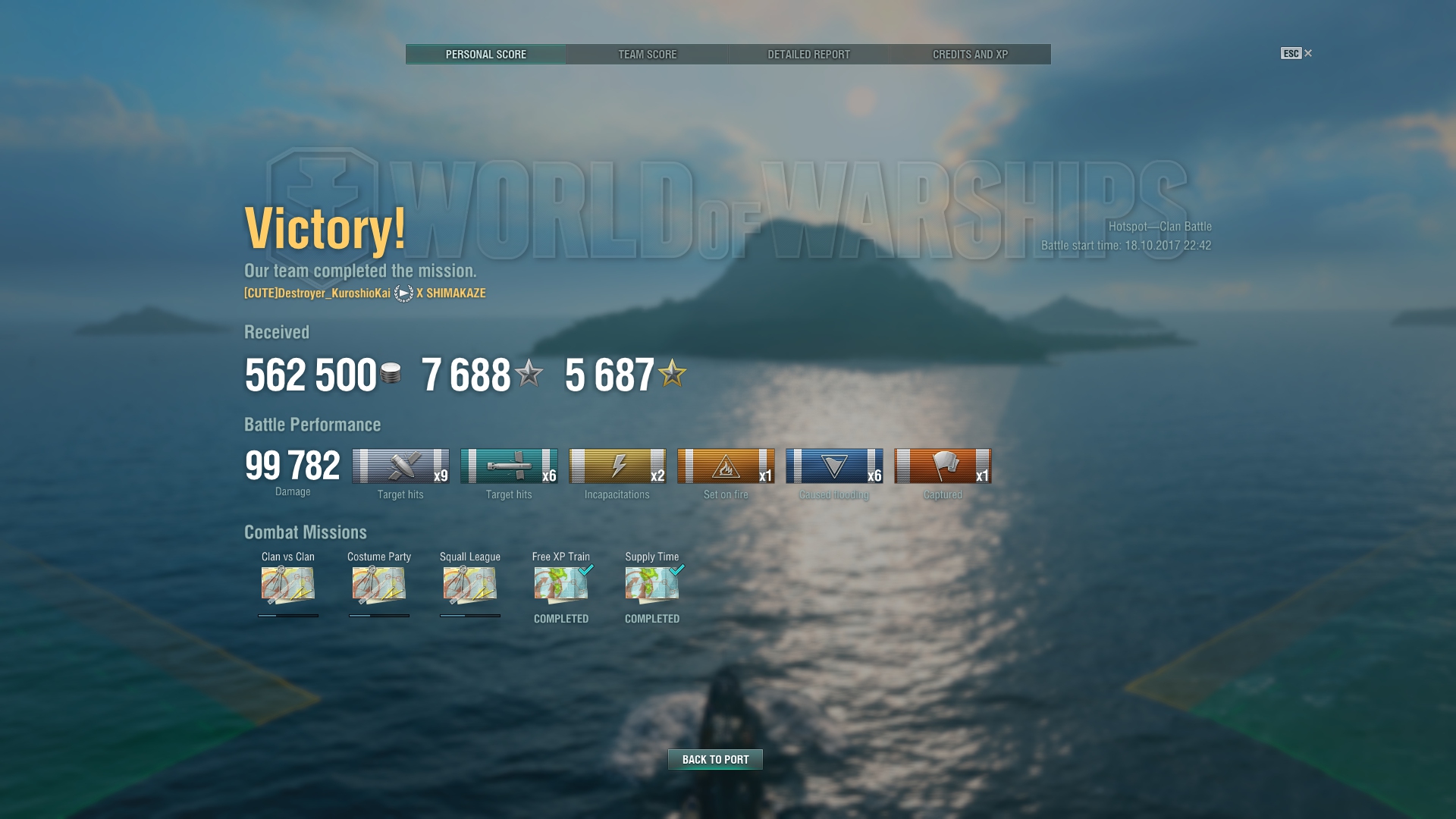This screenshot has width=1456, height=819.
Task: Click the grey shell Target hits ribbon
Action: pos(400,466)
